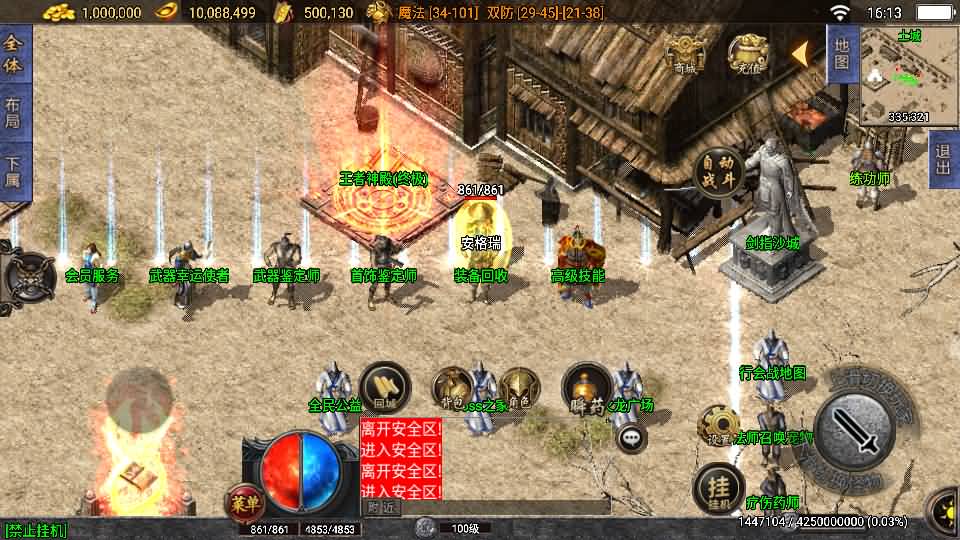Open the 商城 shop icon
This screenshot has width=960, height=540.
(x=686, y=55)
